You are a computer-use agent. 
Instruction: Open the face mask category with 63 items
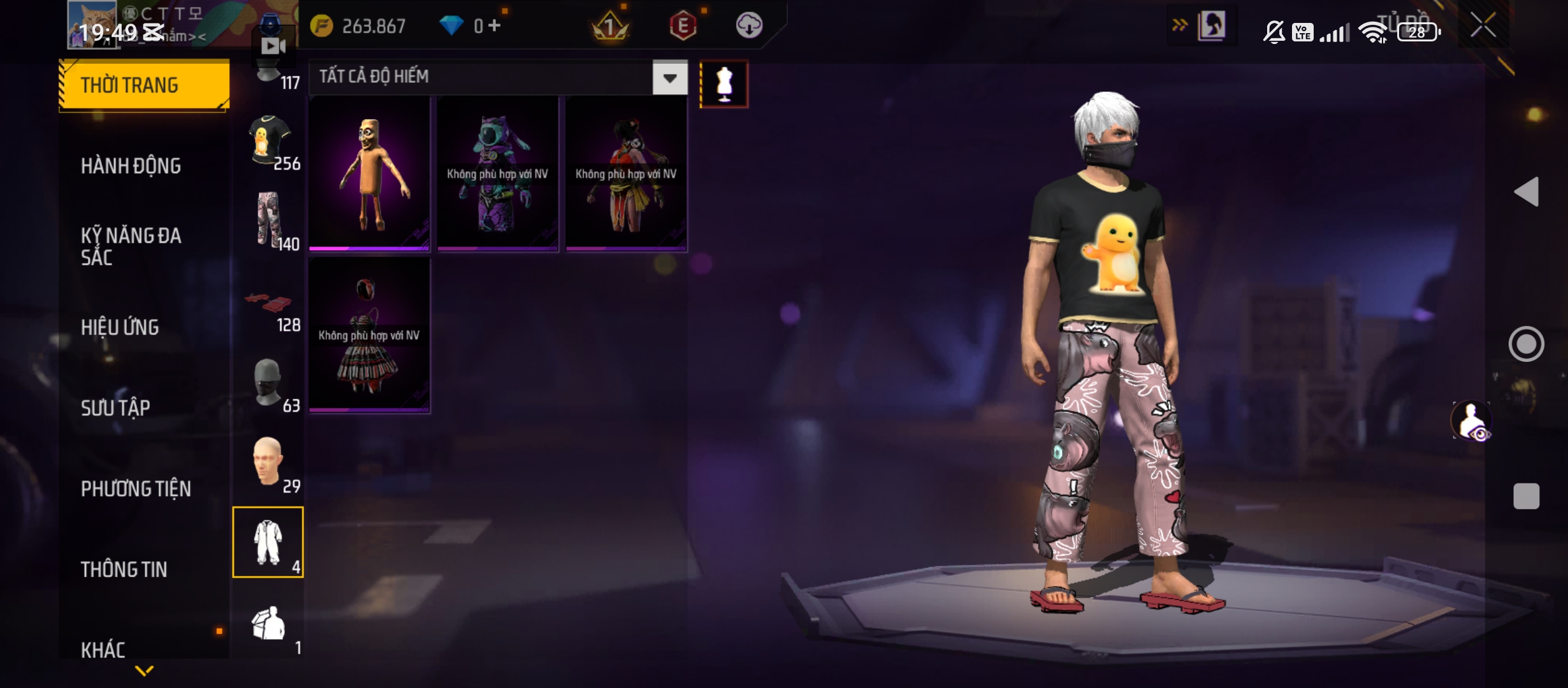click(268, 382)
